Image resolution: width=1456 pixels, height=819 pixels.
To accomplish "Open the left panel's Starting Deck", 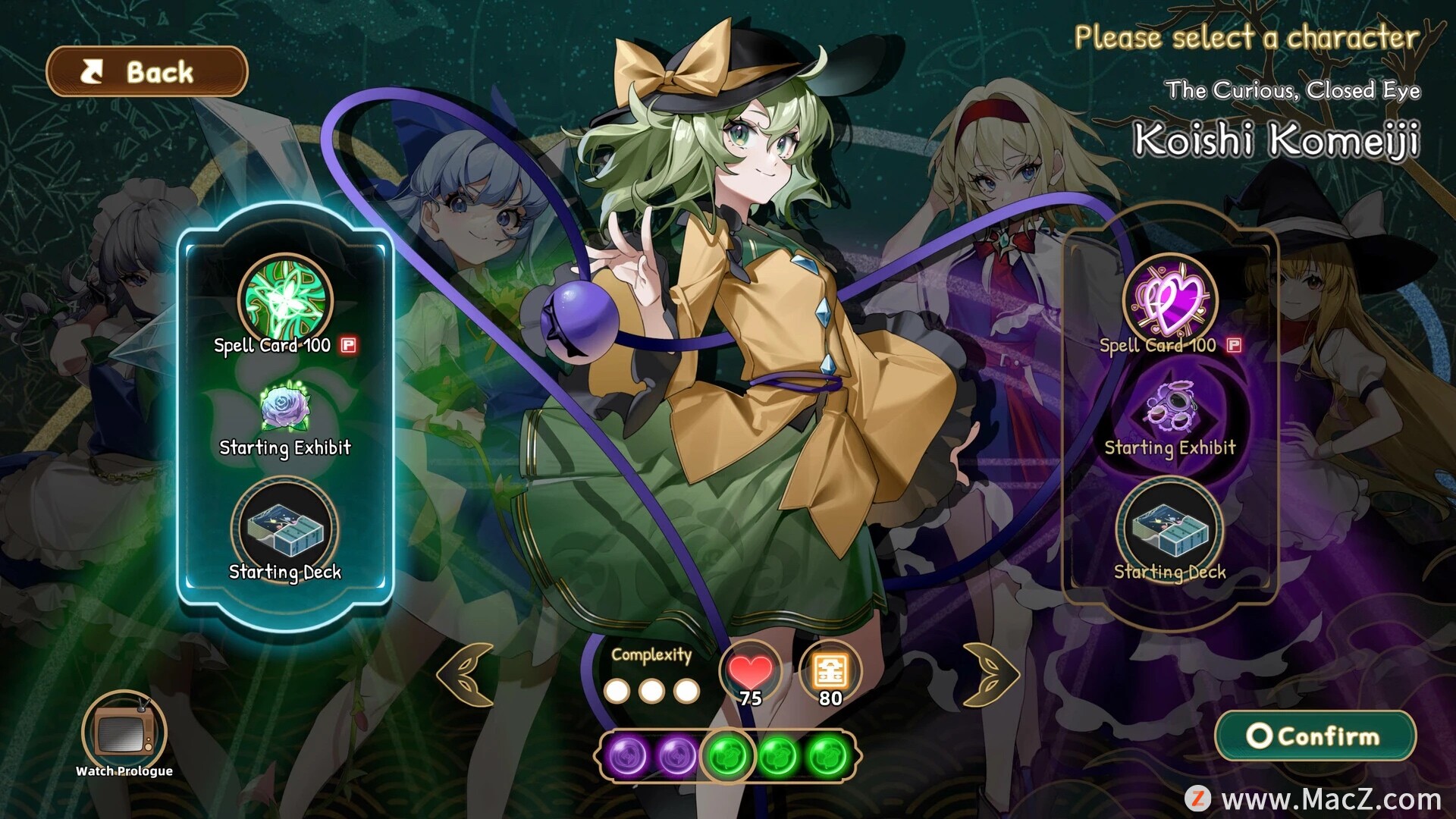I will click(285, 528).
